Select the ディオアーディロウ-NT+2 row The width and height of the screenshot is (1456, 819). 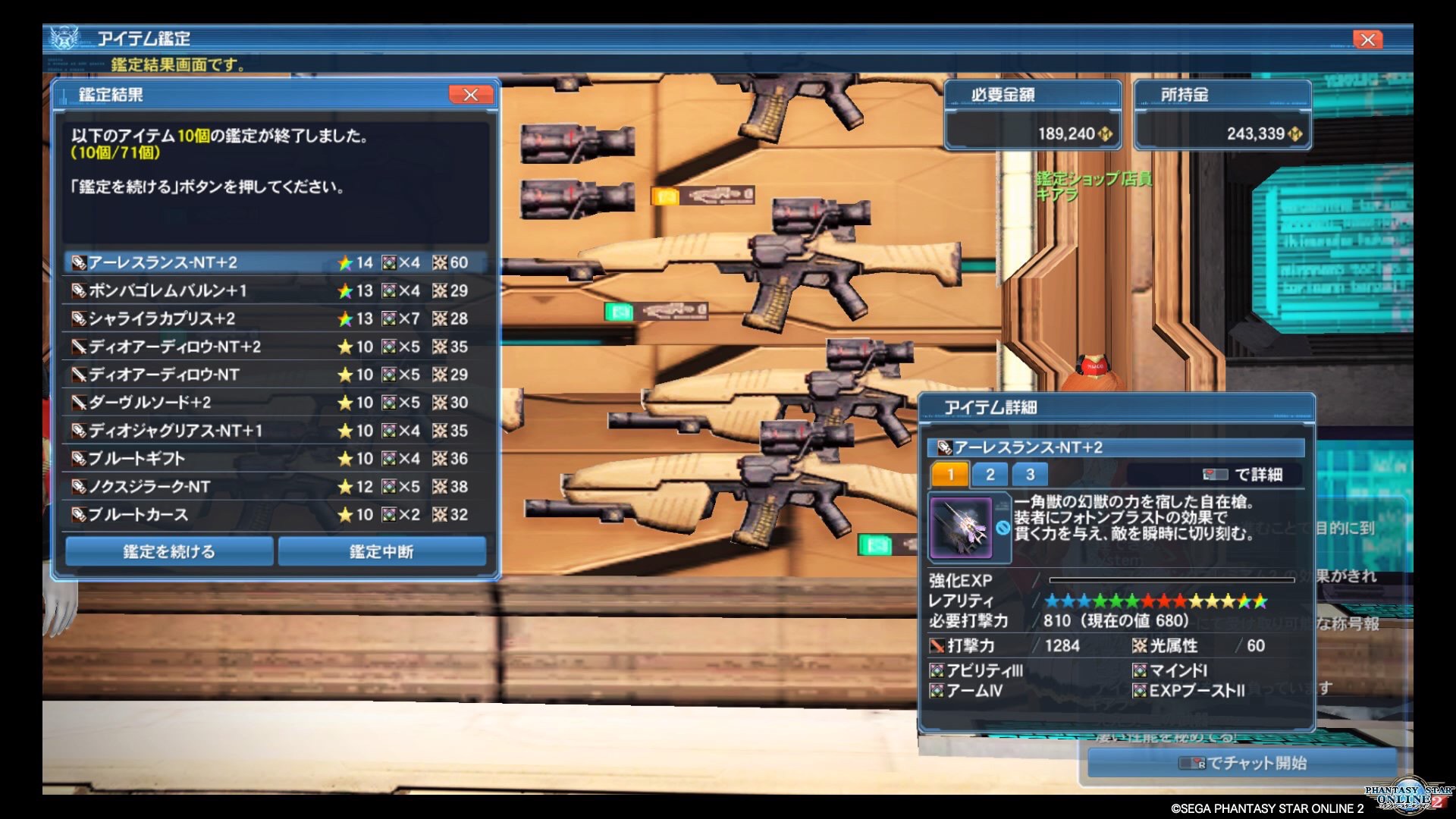tap(275, 347)
